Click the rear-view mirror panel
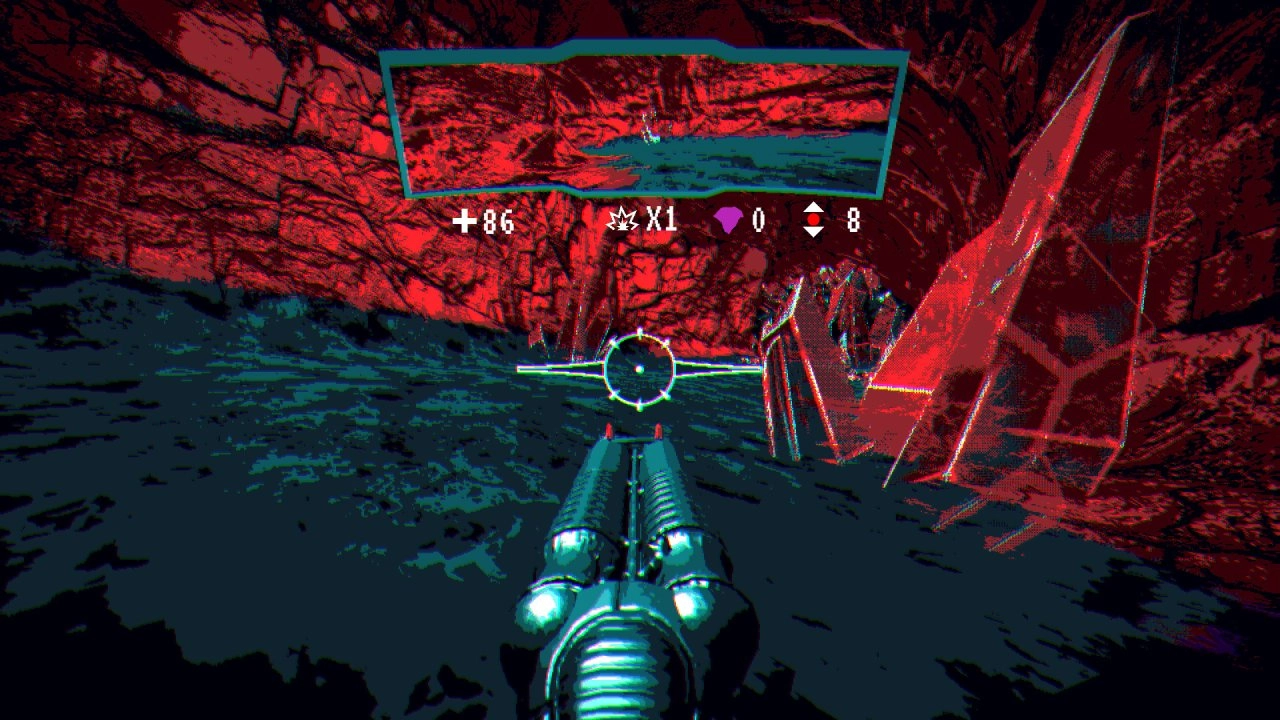 644,120
